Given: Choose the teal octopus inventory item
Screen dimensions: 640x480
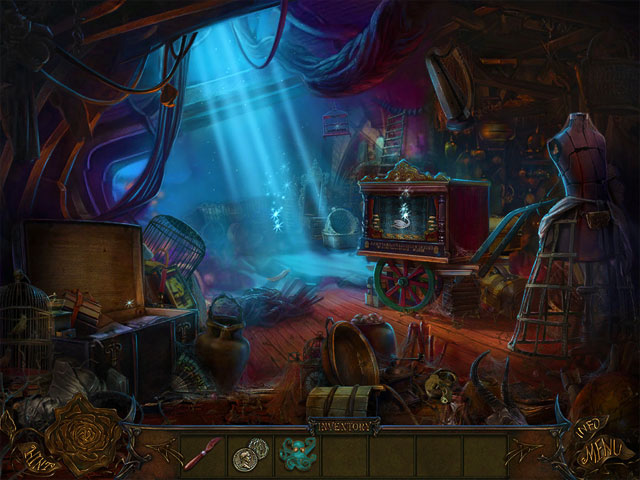Looking at the screenshot, I should 295,453.
